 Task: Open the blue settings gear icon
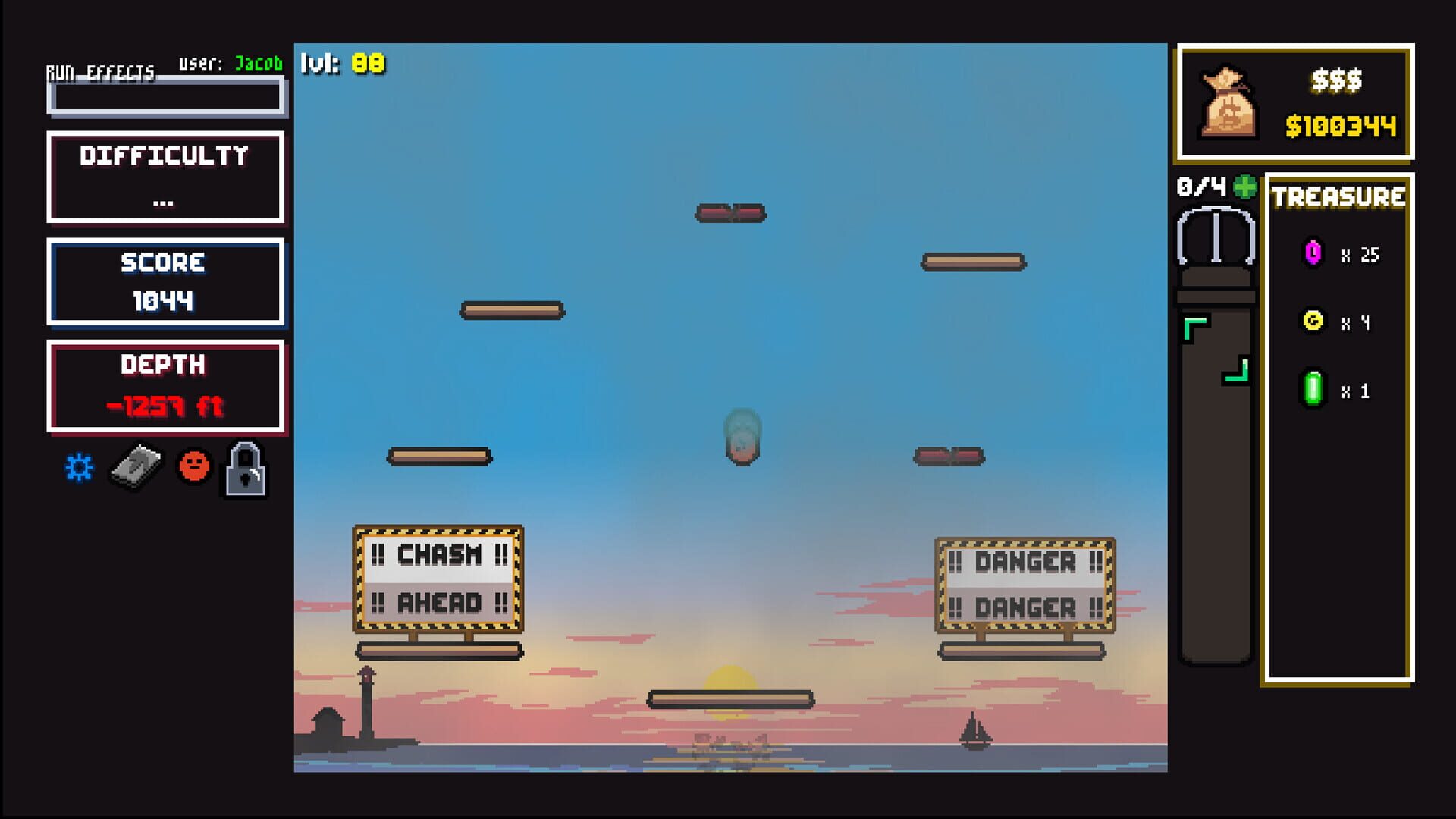point(78,468)
